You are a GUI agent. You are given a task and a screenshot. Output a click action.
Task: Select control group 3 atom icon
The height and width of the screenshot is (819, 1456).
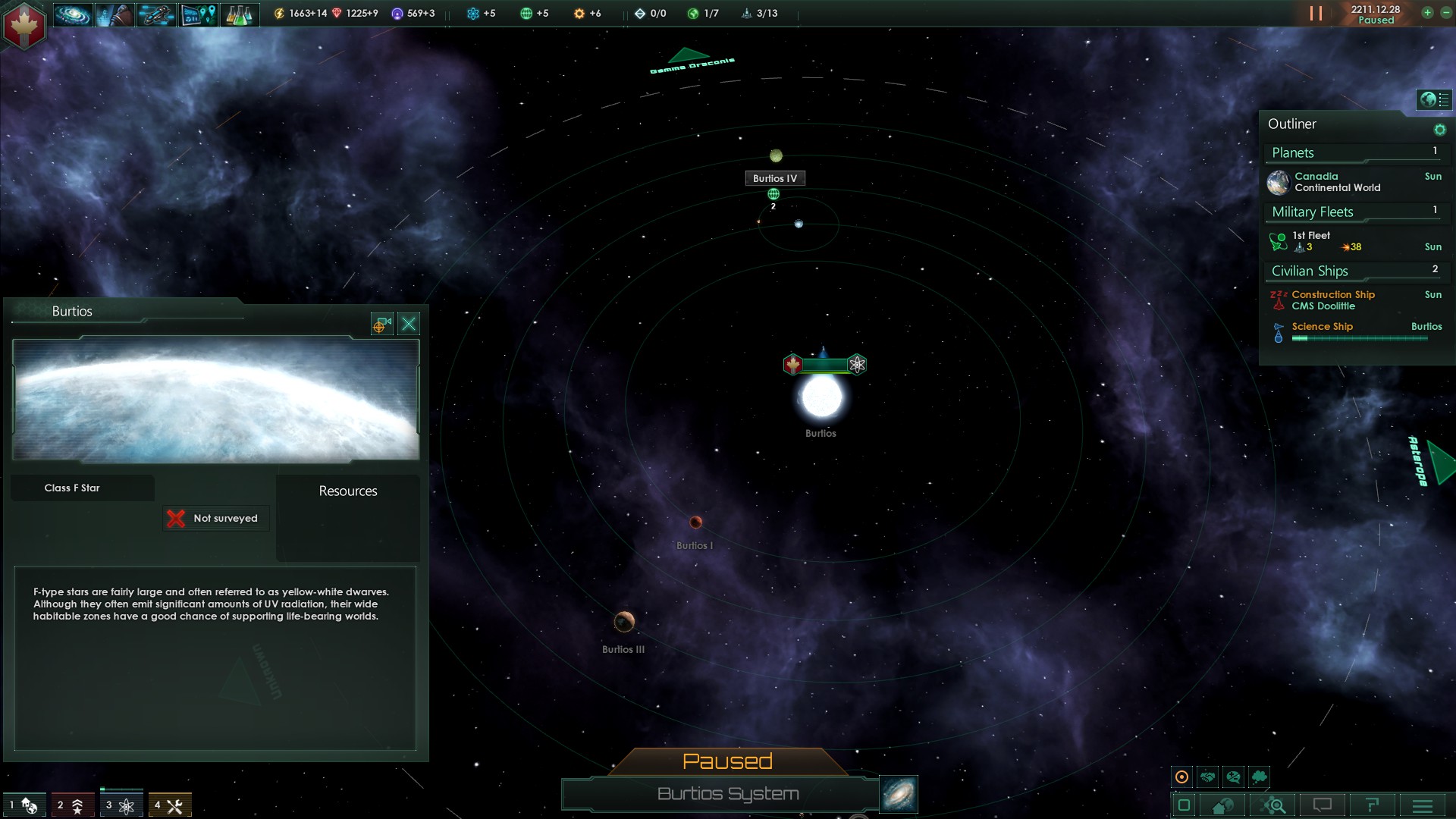click(x=121, y=805)
